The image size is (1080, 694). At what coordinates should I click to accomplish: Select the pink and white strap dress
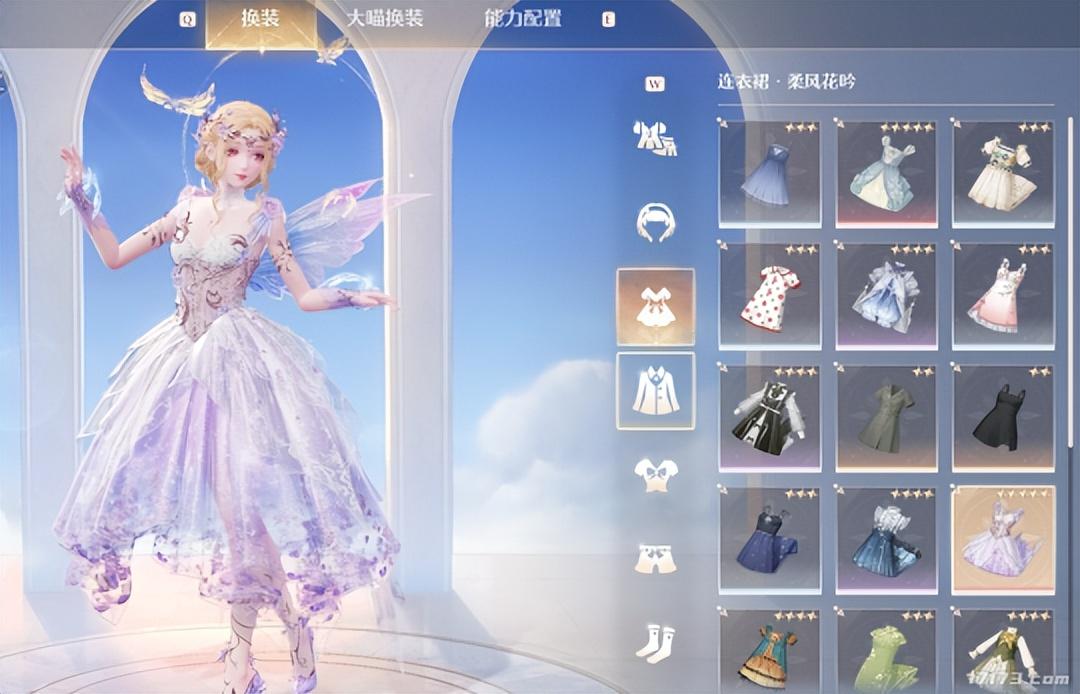pyautogui.click(x=1003, y=296)
